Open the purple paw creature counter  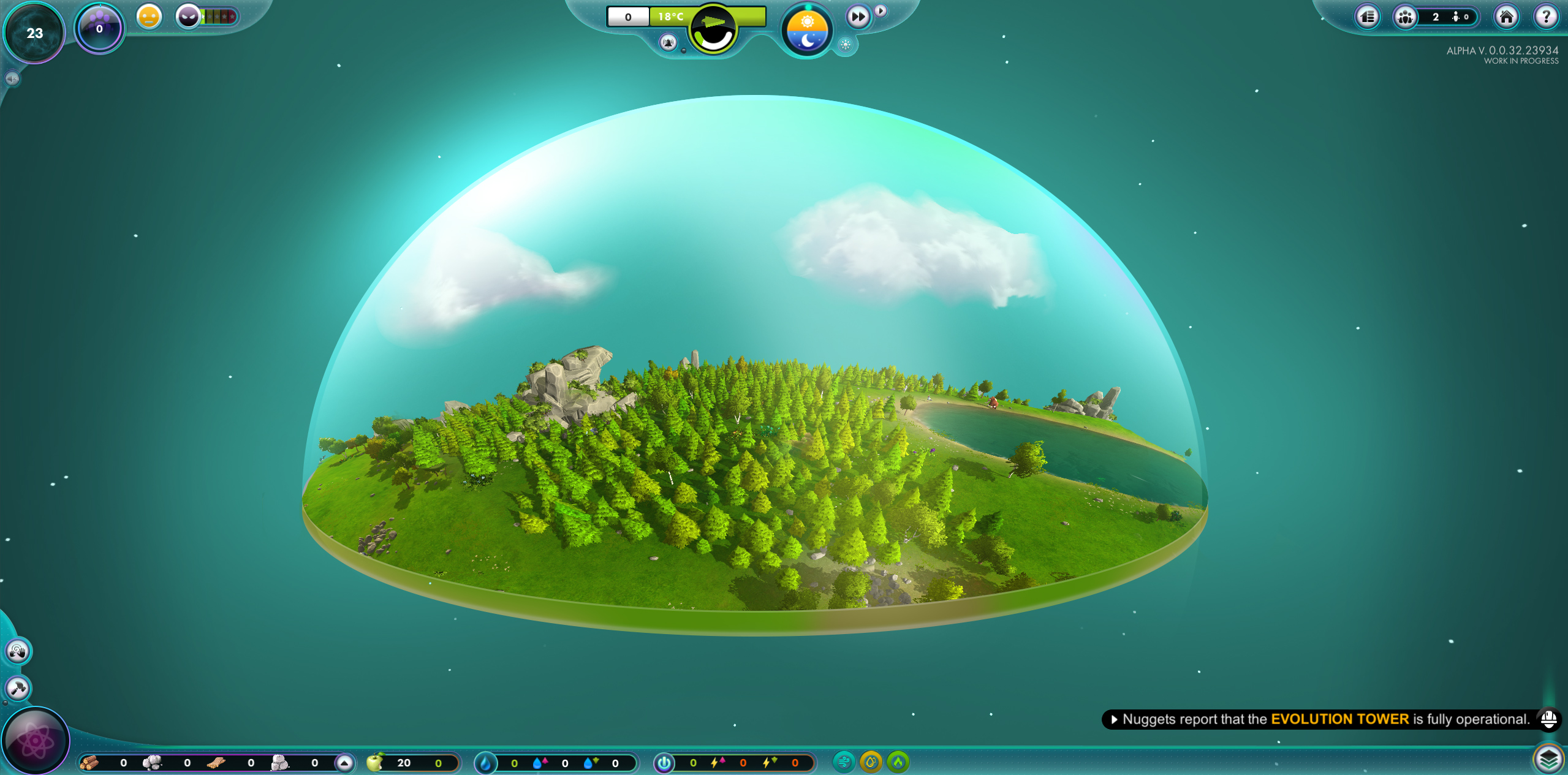[x=99, y=28]
